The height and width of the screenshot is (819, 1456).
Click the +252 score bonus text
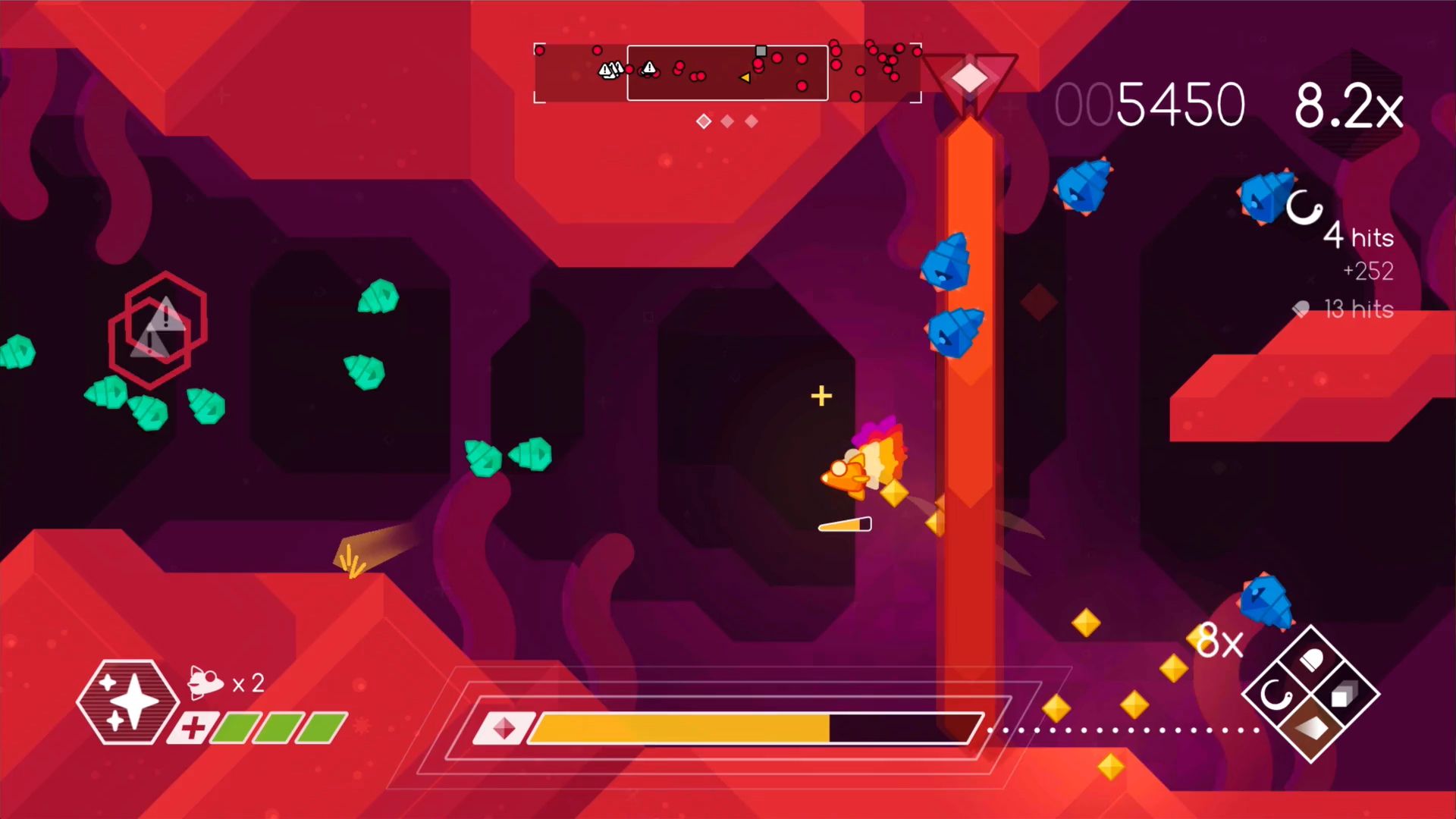pos(1370,271)
